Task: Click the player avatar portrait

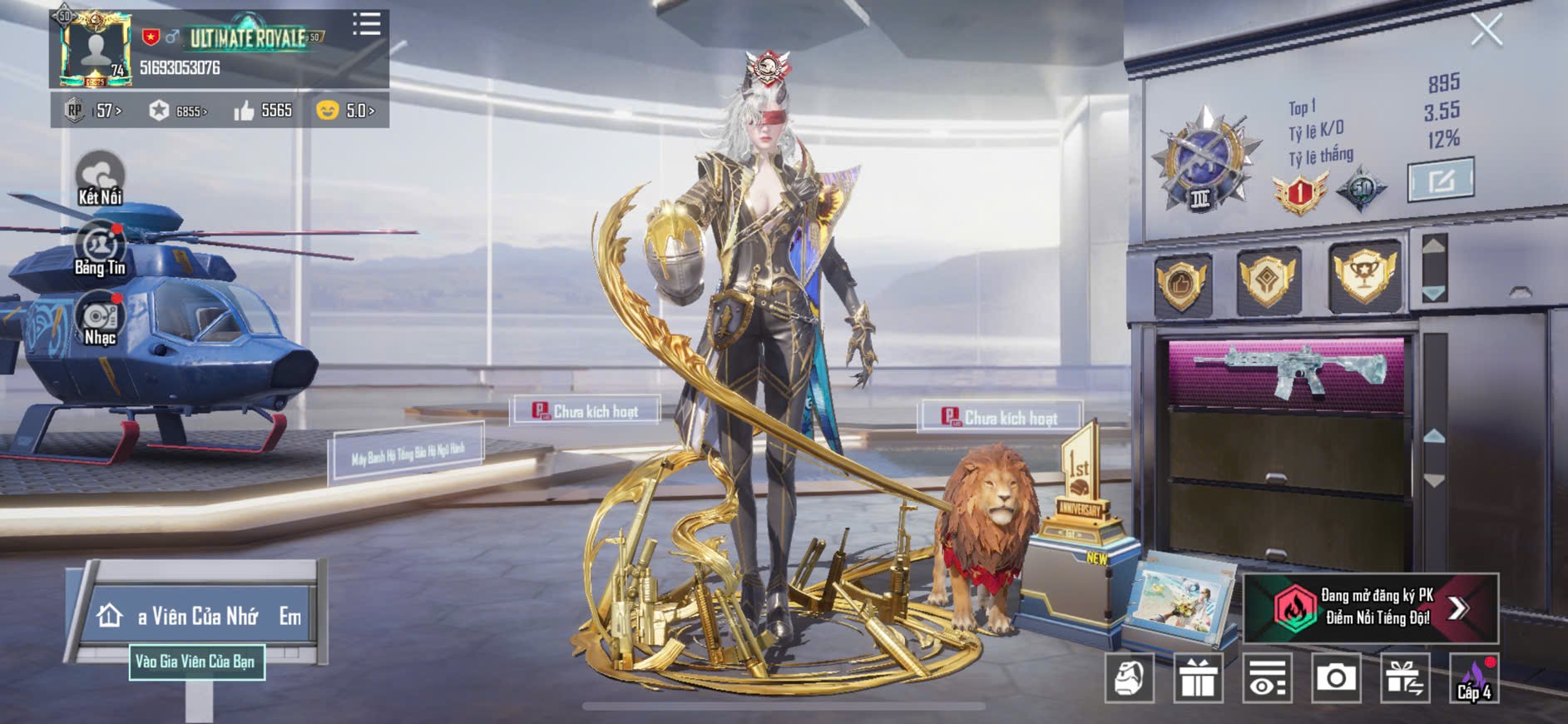Action: point(96,50)
